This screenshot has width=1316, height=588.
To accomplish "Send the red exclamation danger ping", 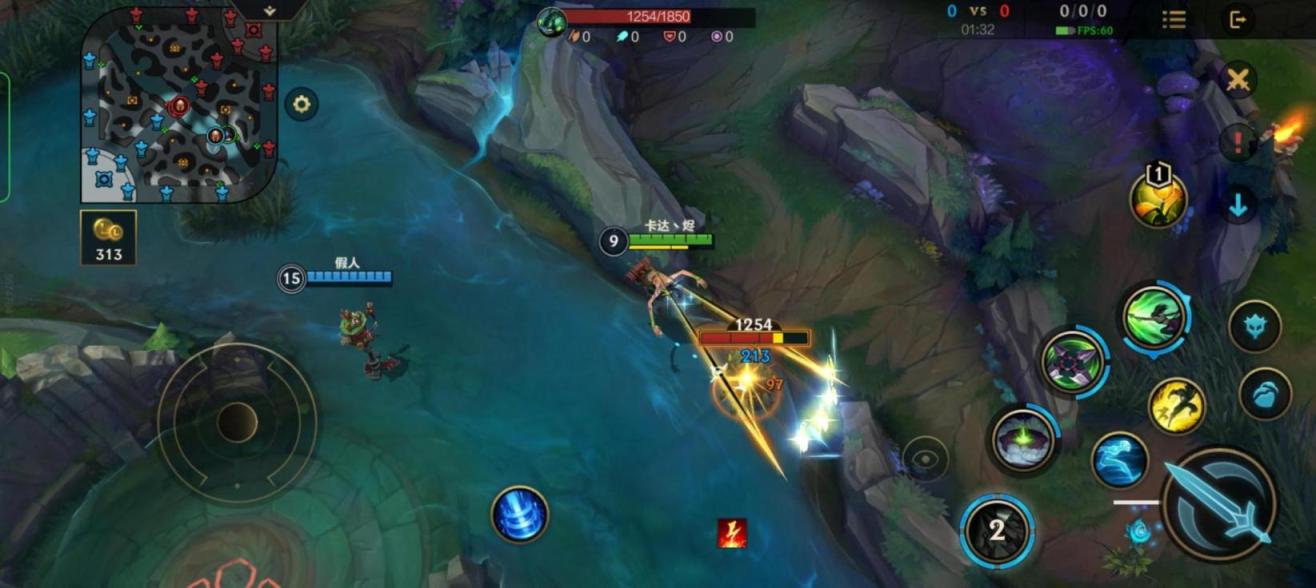I will pyautogui.click(x=1238, y=141).
